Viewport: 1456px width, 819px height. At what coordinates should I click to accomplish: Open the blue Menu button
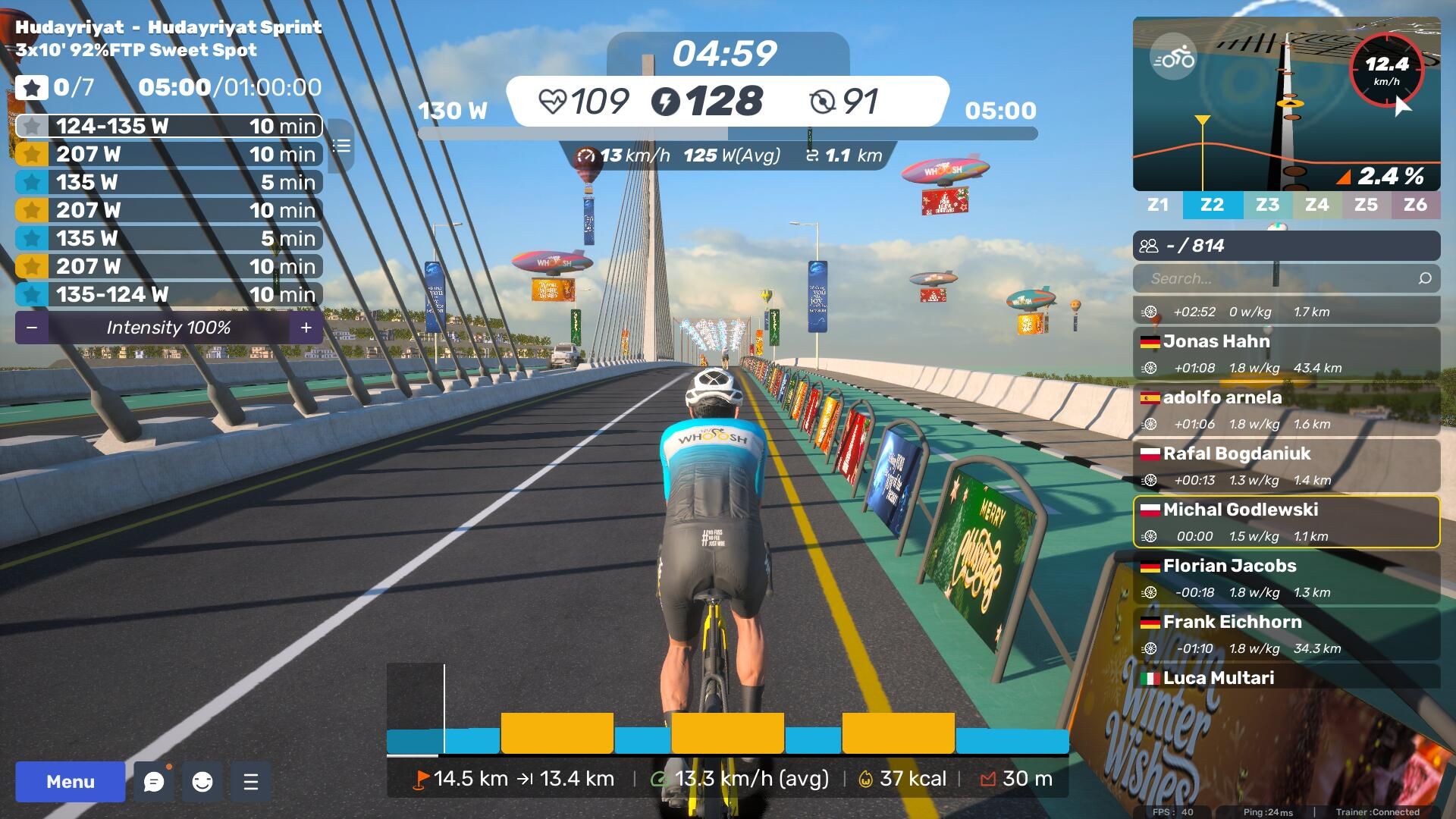[x=70, y=782]
